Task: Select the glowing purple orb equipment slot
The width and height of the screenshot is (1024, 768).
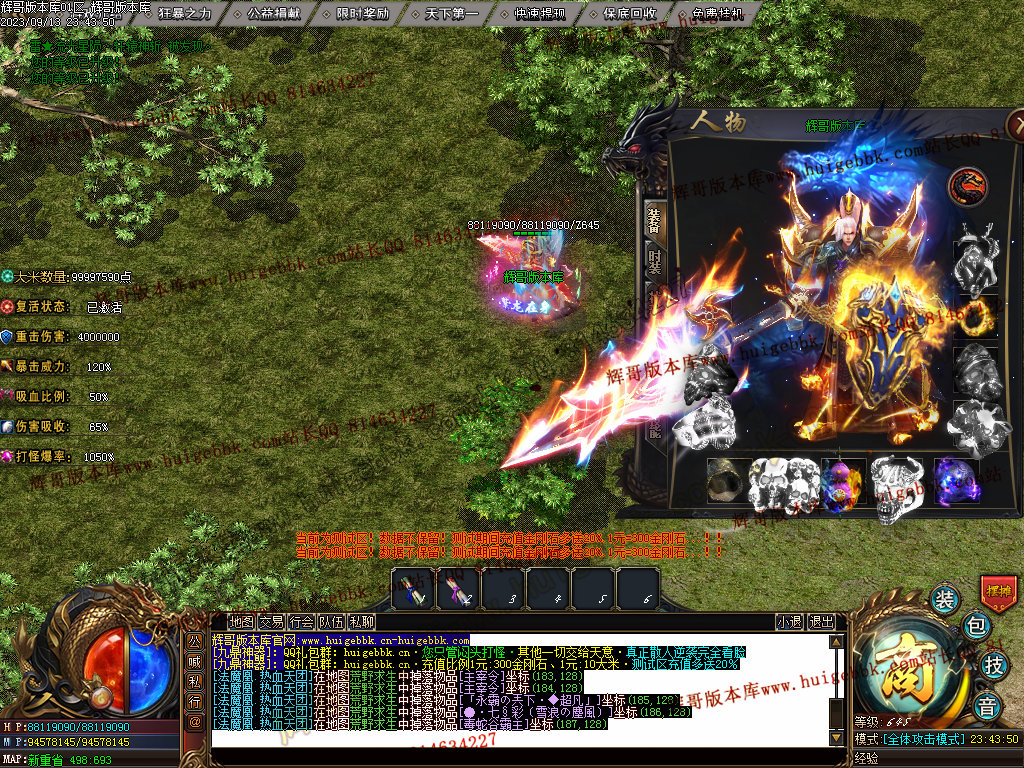Action: pos(955,479)
